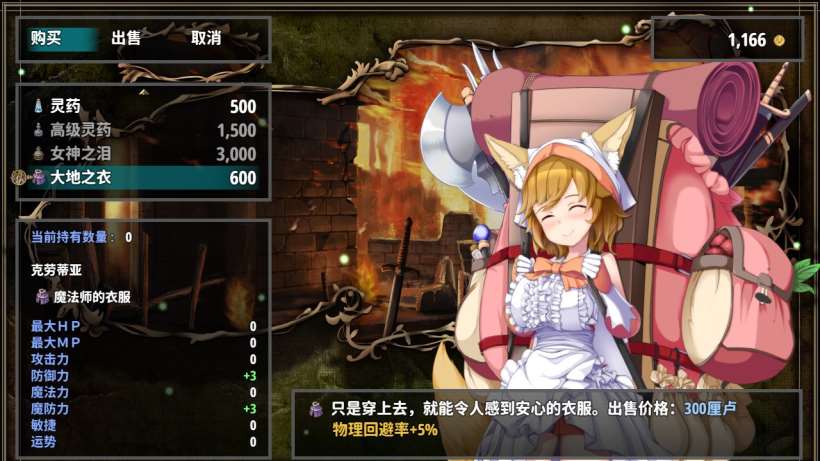
Task: Select the 灵药 item for 500
Action: (143, 106)
